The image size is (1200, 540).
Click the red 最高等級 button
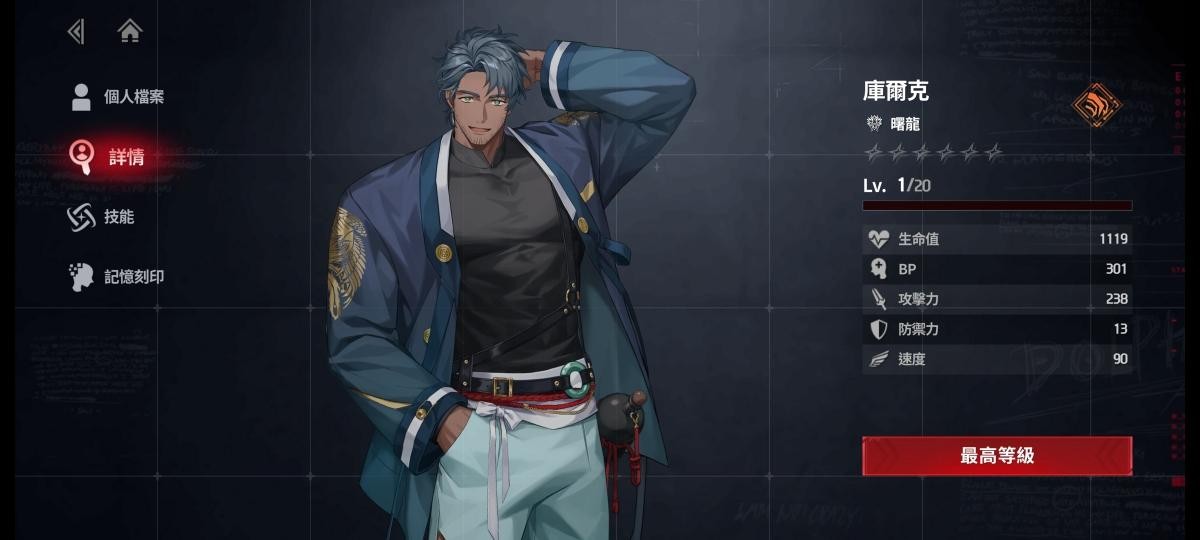[997, 456]
